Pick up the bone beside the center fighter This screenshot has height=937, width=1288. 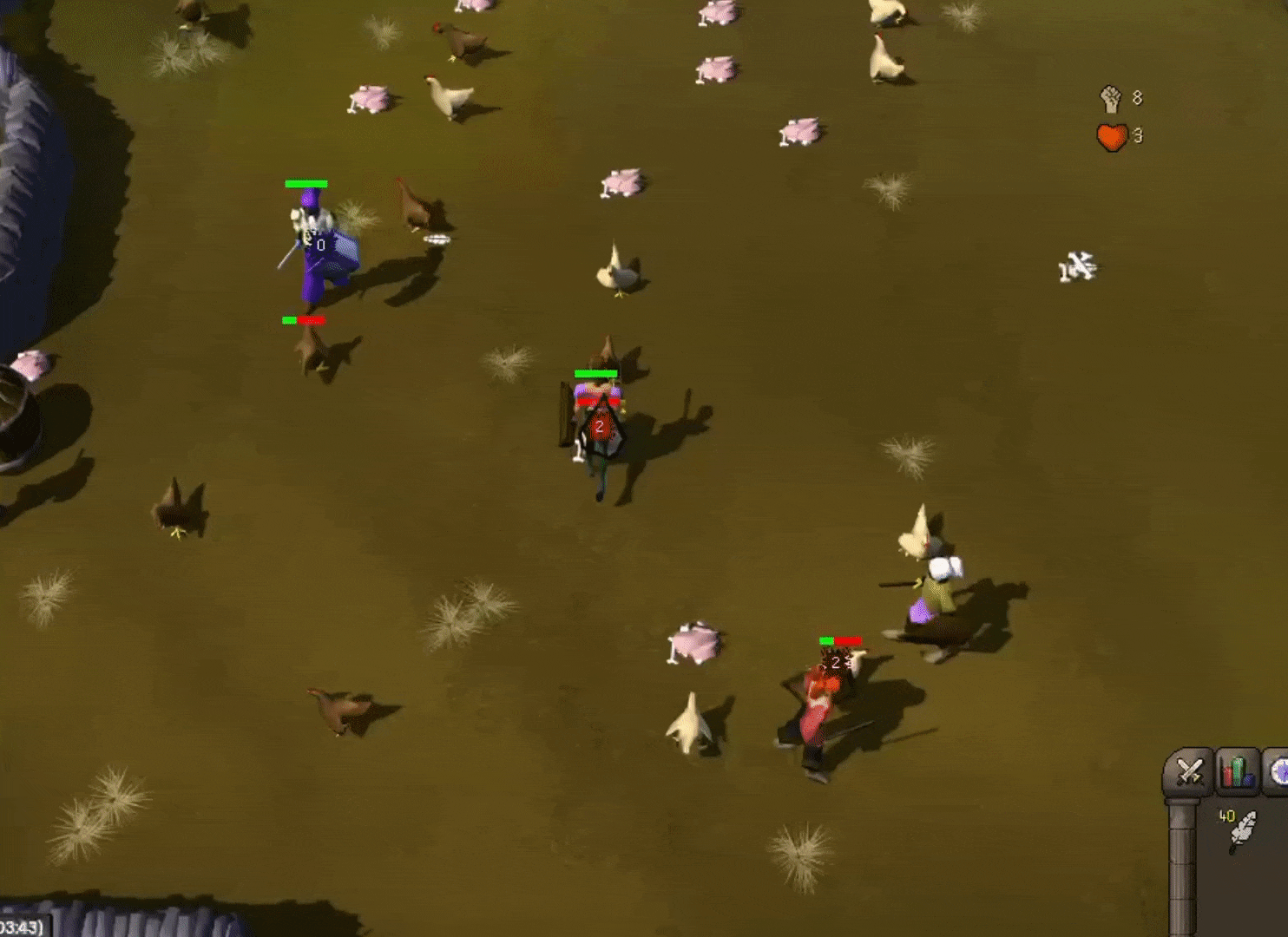pos(580,451)
